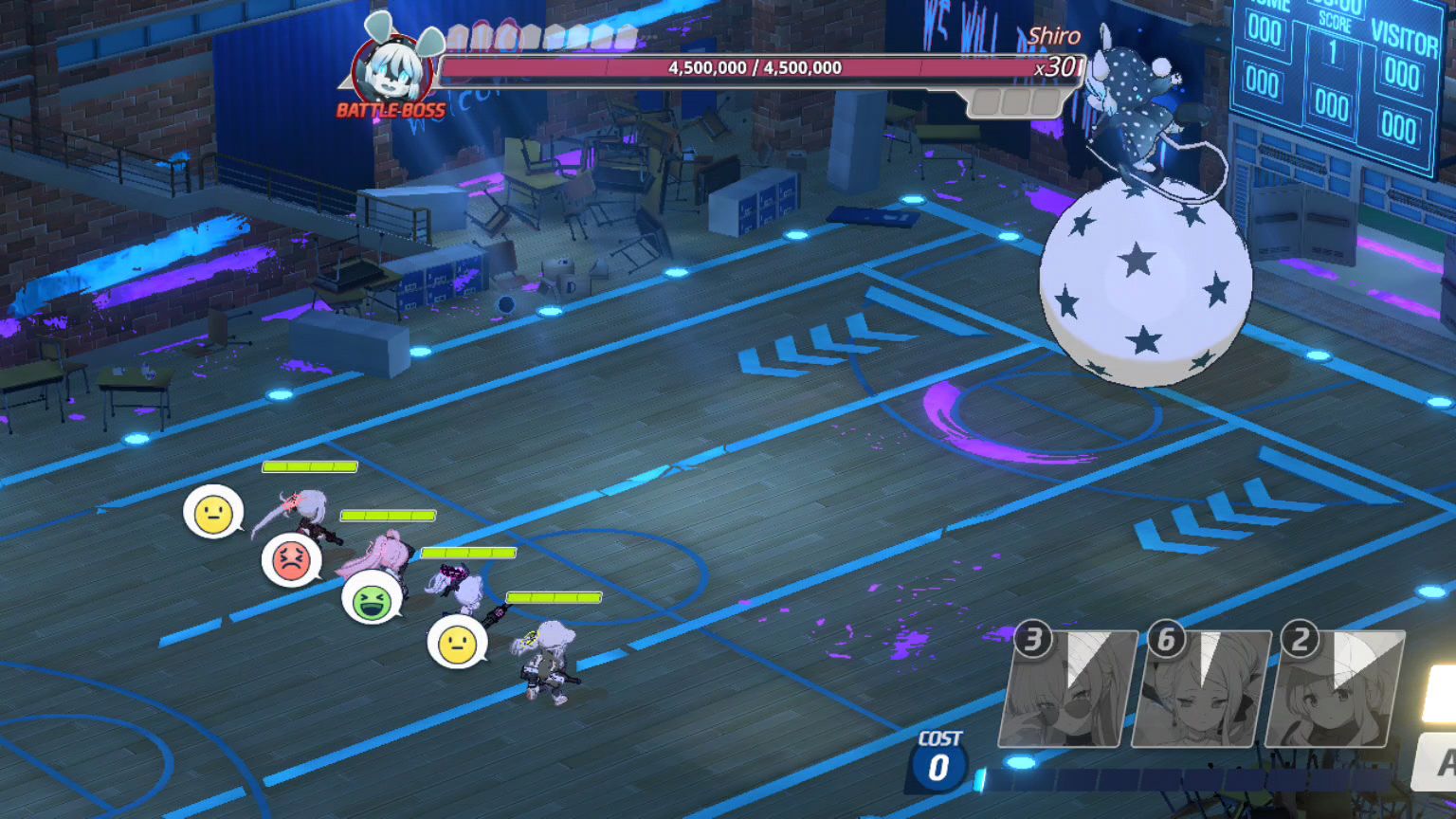Choose the skill card costing 6
This screenshot has width=1456, height=819.
(1201, 689)
